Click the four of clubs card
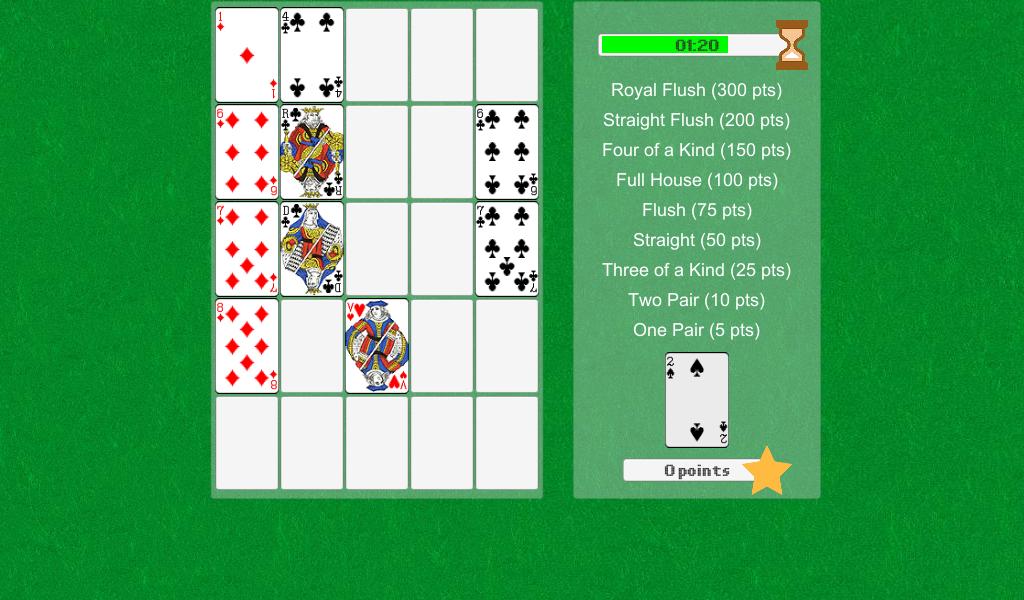This screenshot has width=1024, height=600. (x=312, y=55)
